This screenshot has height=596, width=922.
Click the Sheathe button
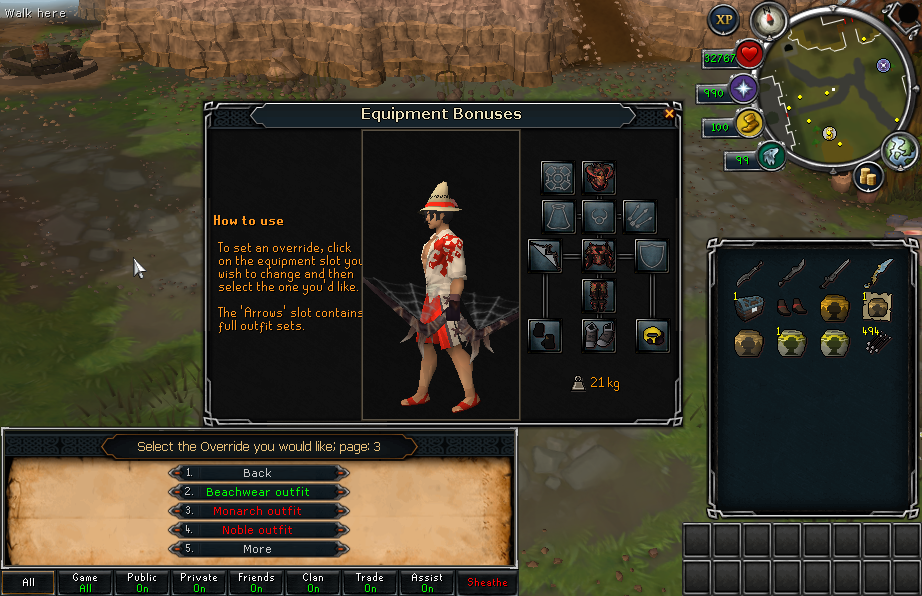(x=487, y=582)
